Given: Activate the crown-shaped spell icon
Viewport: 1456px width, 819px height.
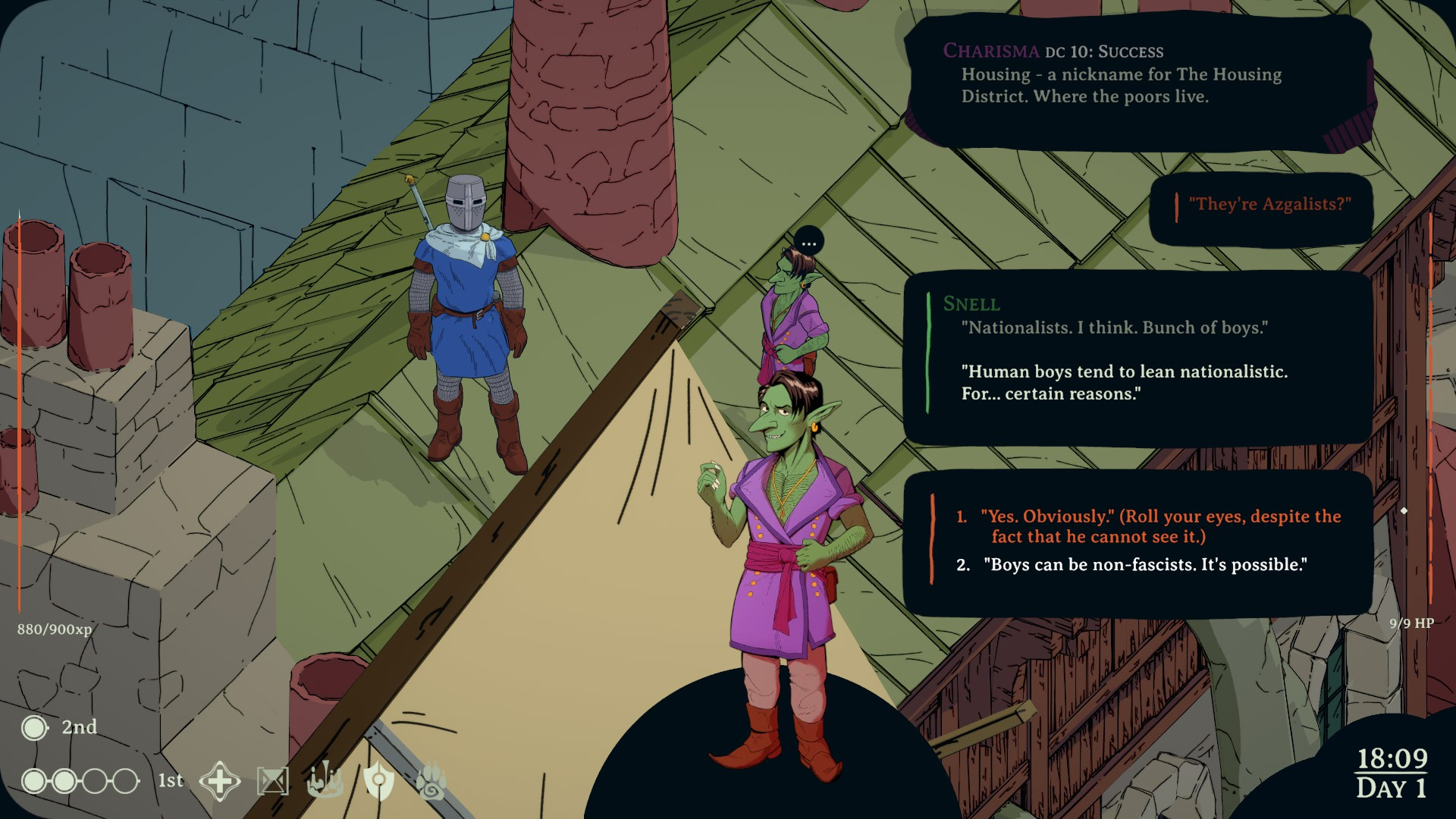Looking at the screenshot, I should click(x=325, y=781).
